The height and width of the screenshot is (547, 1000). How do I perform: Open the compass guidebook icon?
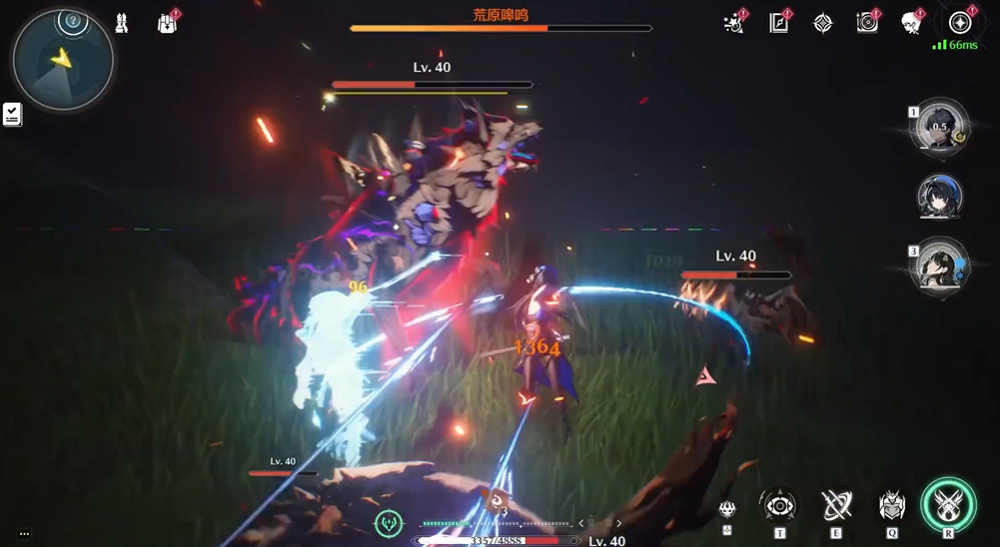779,23
